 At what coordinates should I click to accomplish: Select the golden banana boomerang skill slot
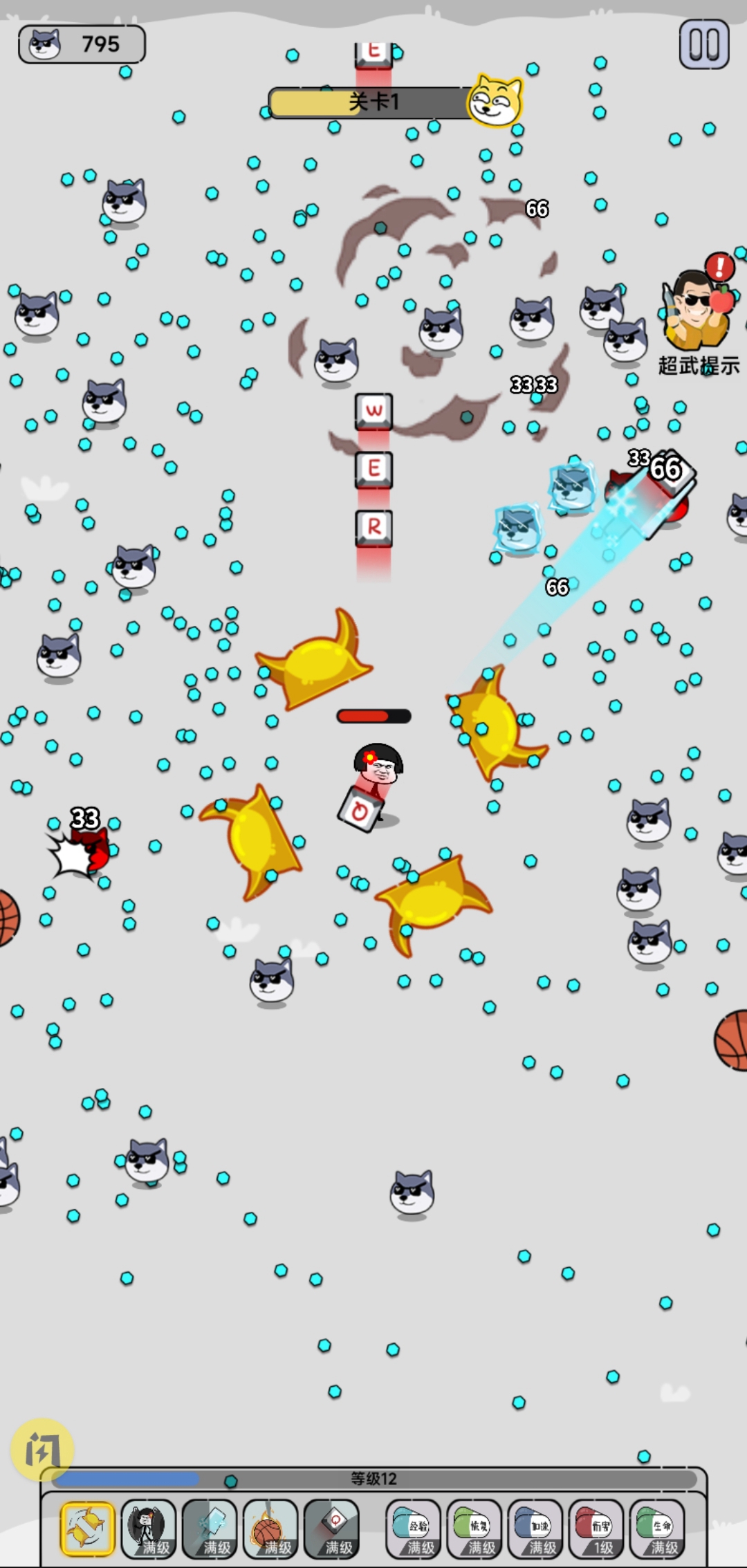pos(87,1529)
